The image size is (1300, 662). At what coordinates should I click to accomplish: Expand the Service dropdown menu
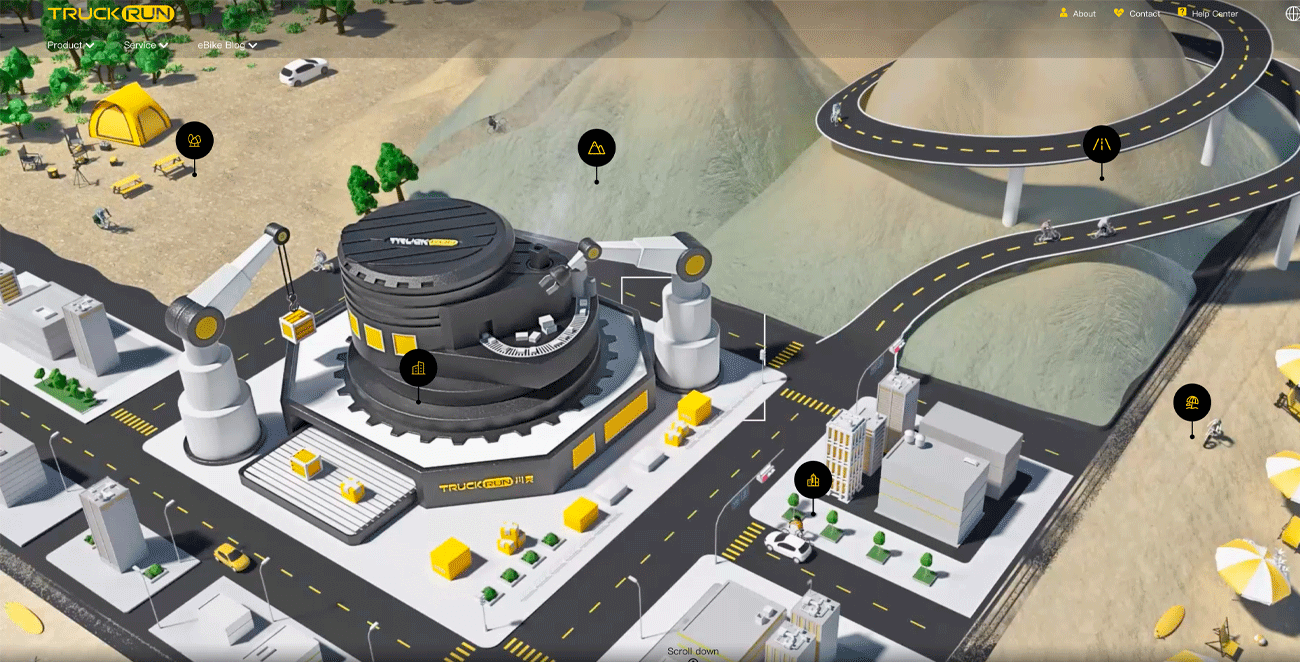click(145, 45)
